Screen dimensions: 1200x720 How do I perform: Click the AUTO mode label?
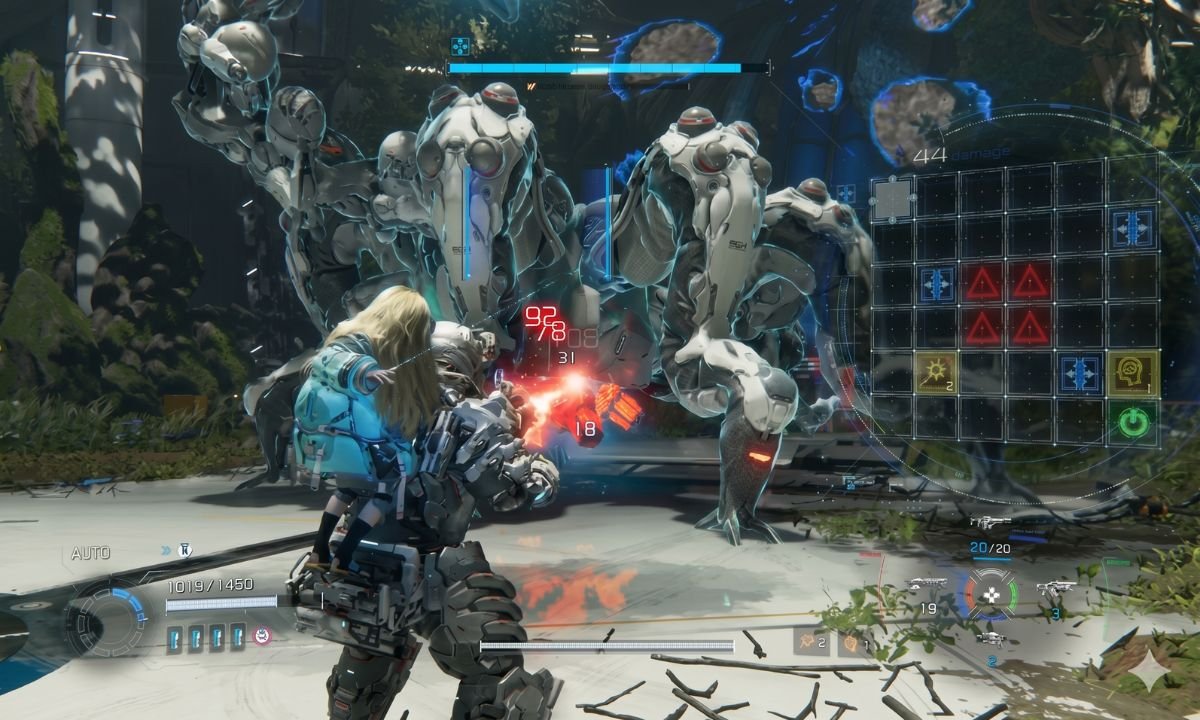point(90,553)
